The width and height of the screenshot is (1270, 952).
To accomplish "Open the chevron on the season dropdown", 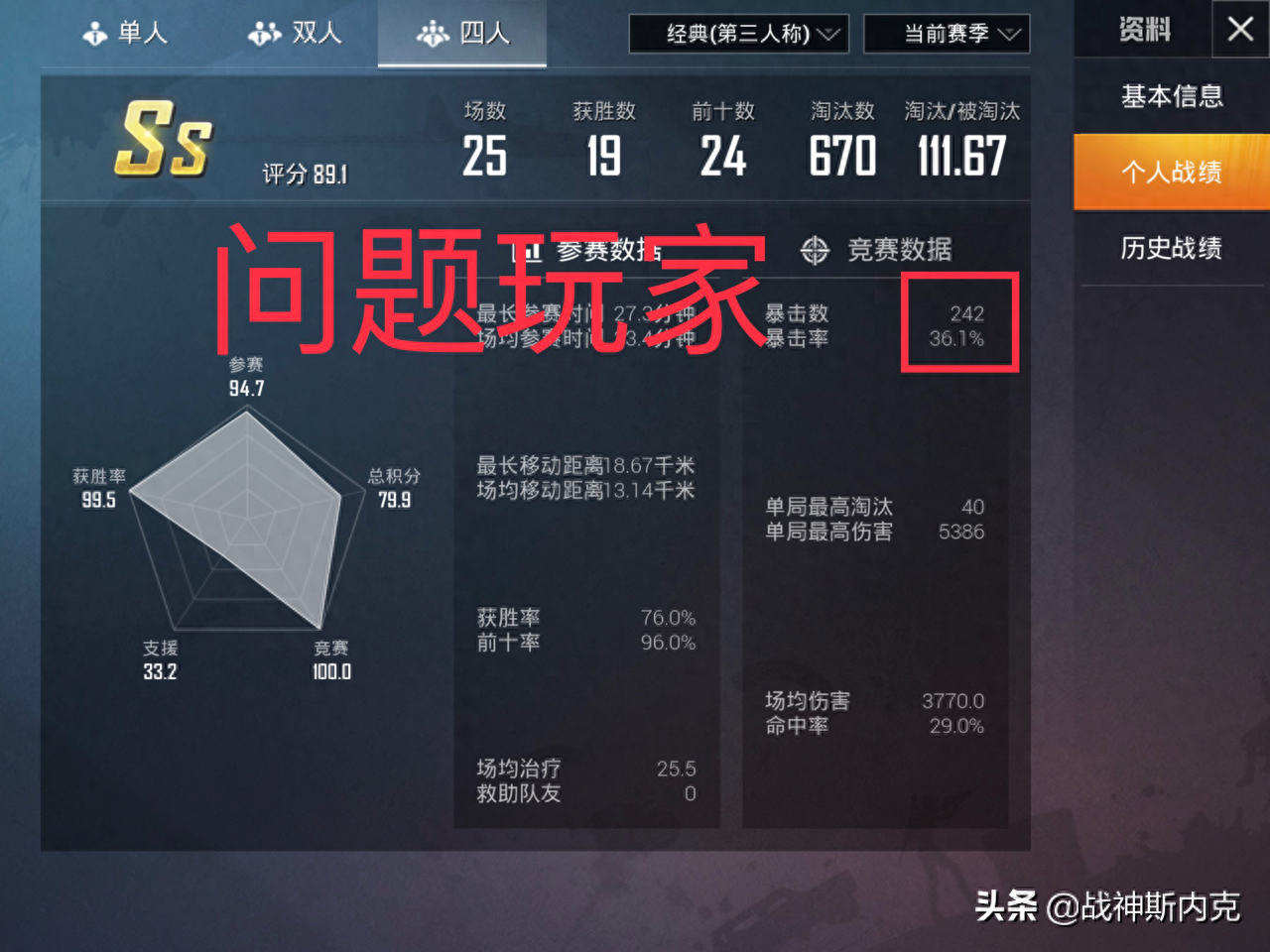I will tap(1012, 33).
